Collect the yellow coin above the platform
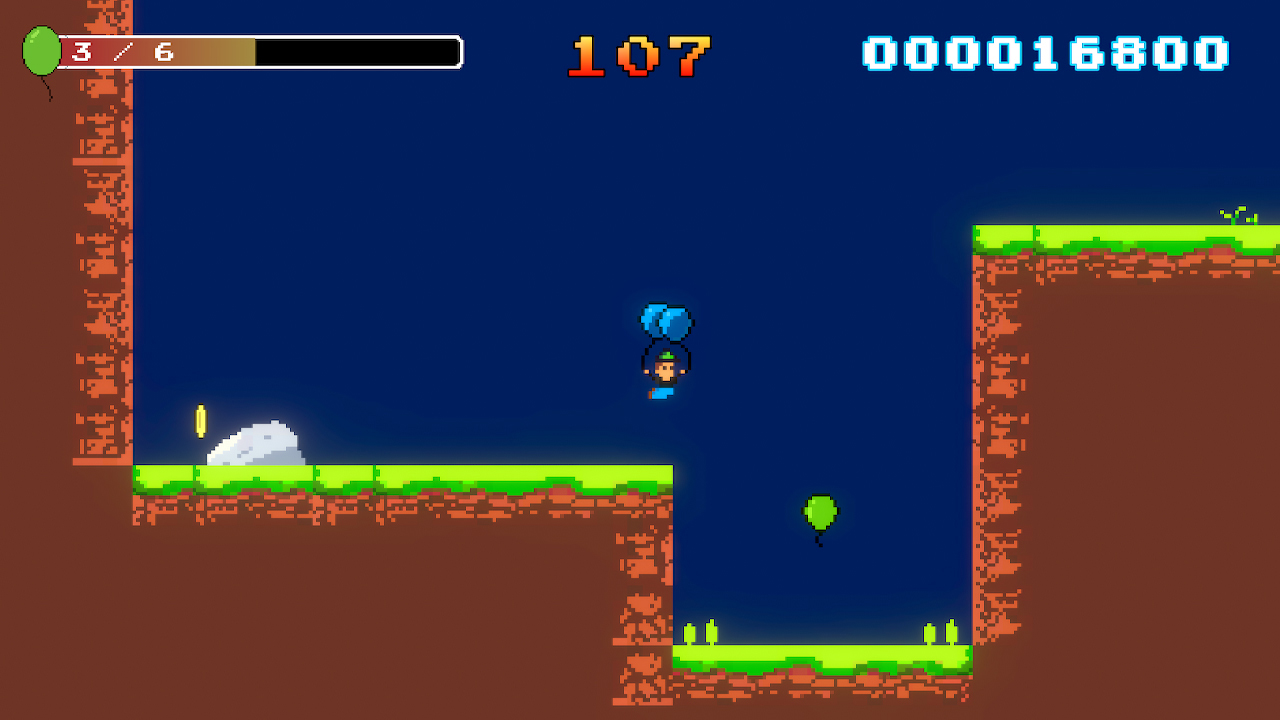 pos(199,421)
